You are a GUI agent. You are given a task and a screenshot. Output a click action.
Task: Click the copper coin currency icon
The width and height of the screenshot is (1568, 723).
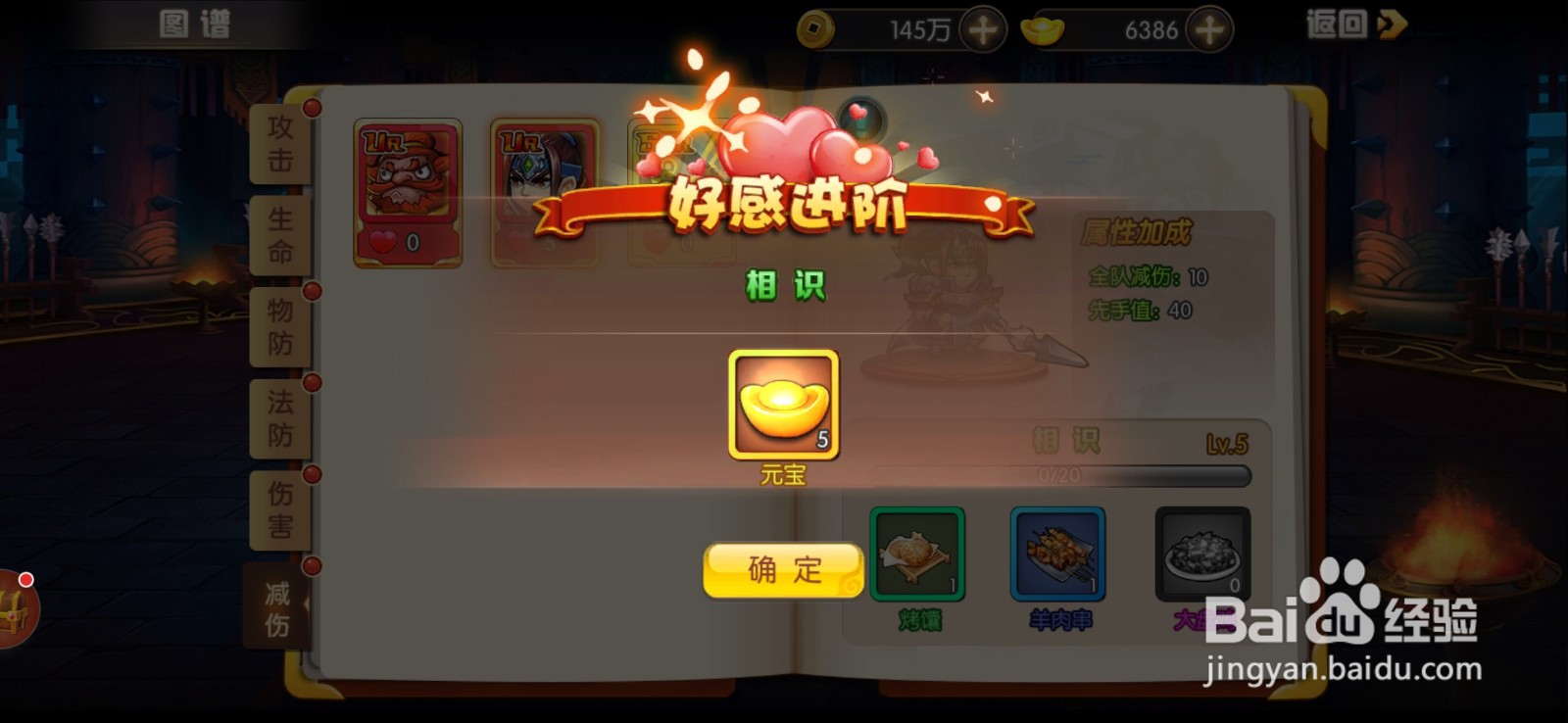(x=819, y=28)
